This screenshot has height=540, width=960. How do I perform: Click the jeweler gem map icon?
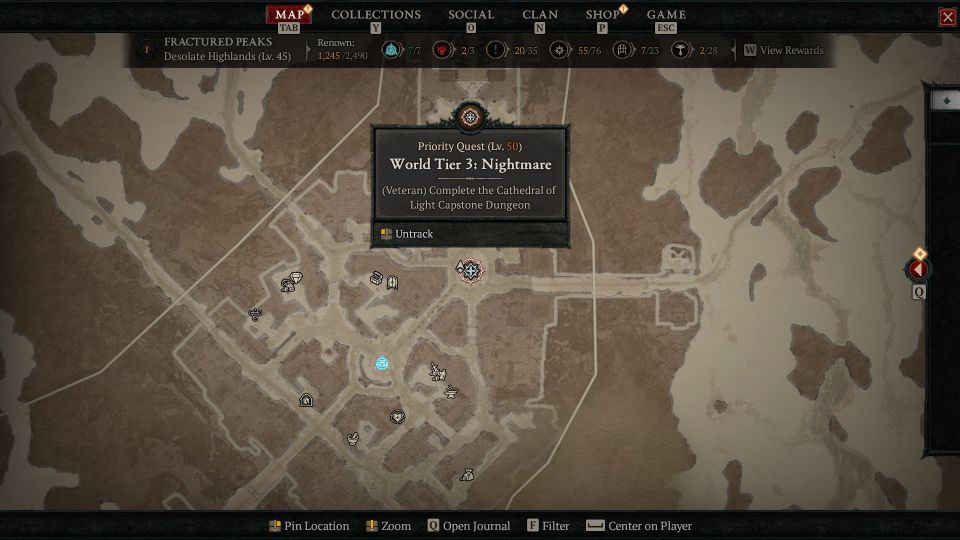point(296,277)
